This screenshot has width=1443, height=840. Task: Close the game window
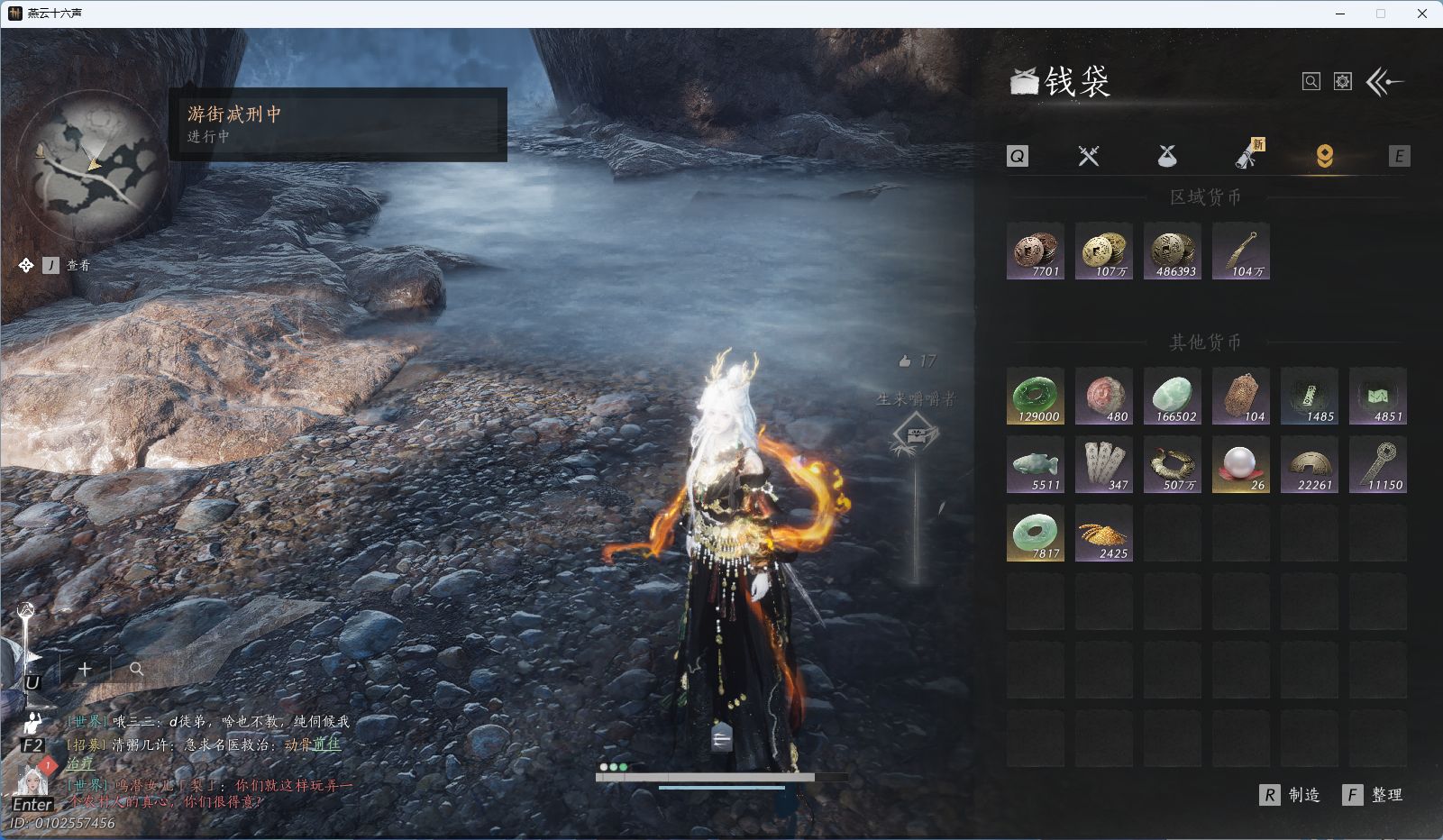tap(1422, 14)
